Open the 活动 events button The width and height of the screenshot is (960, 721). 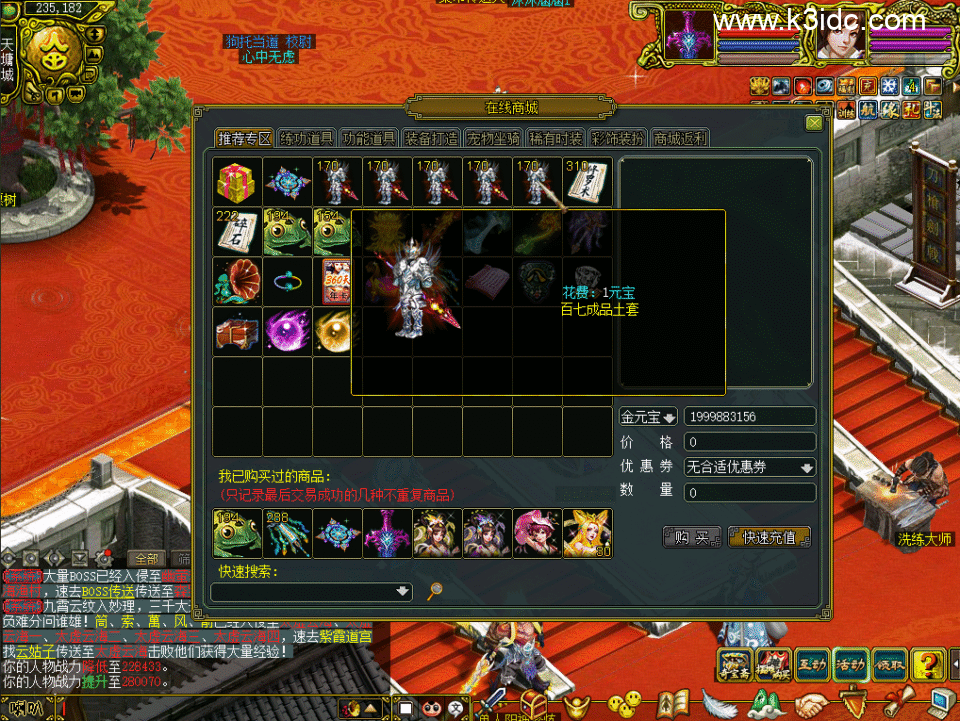pyautogui.click(x=851, y=663)
